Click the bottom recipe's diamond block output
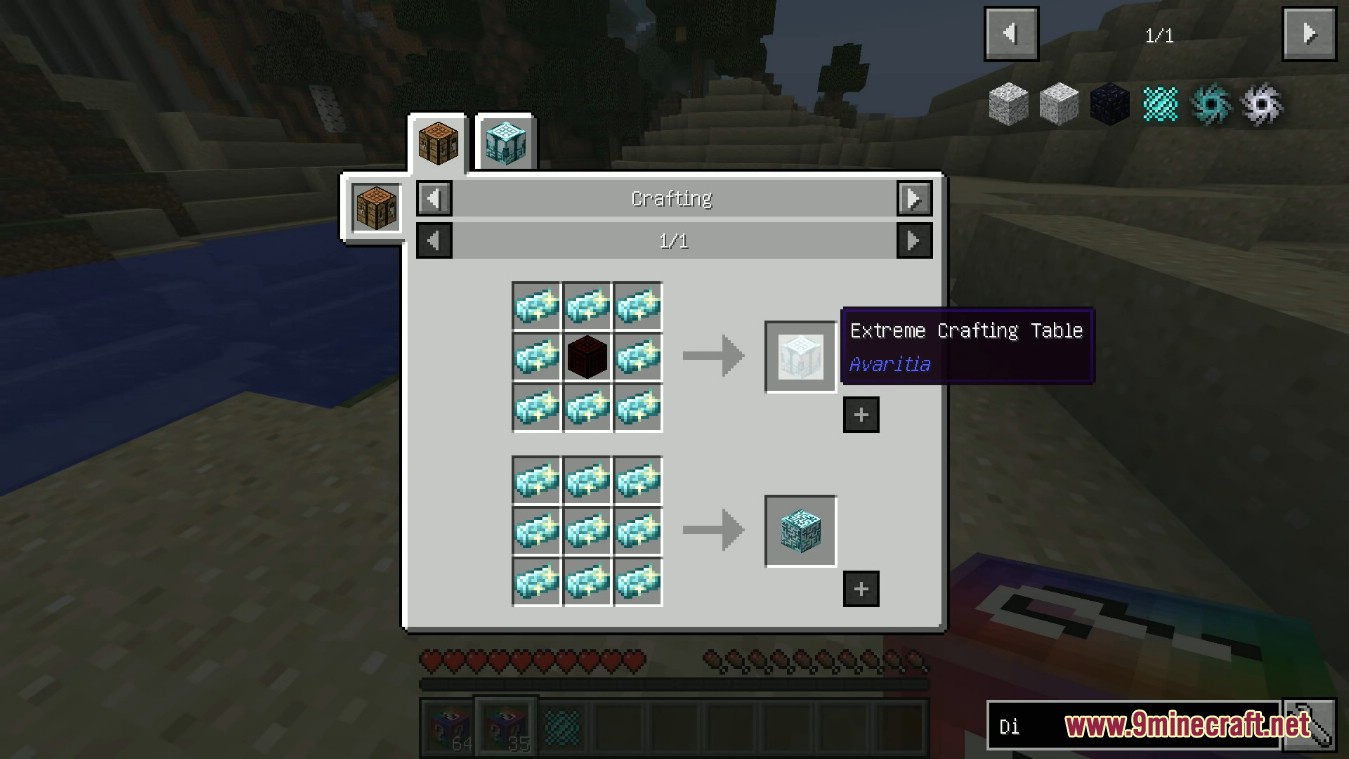Viewport: 1349px width, 759px height. pyautogui.click(x=800, y=530)
